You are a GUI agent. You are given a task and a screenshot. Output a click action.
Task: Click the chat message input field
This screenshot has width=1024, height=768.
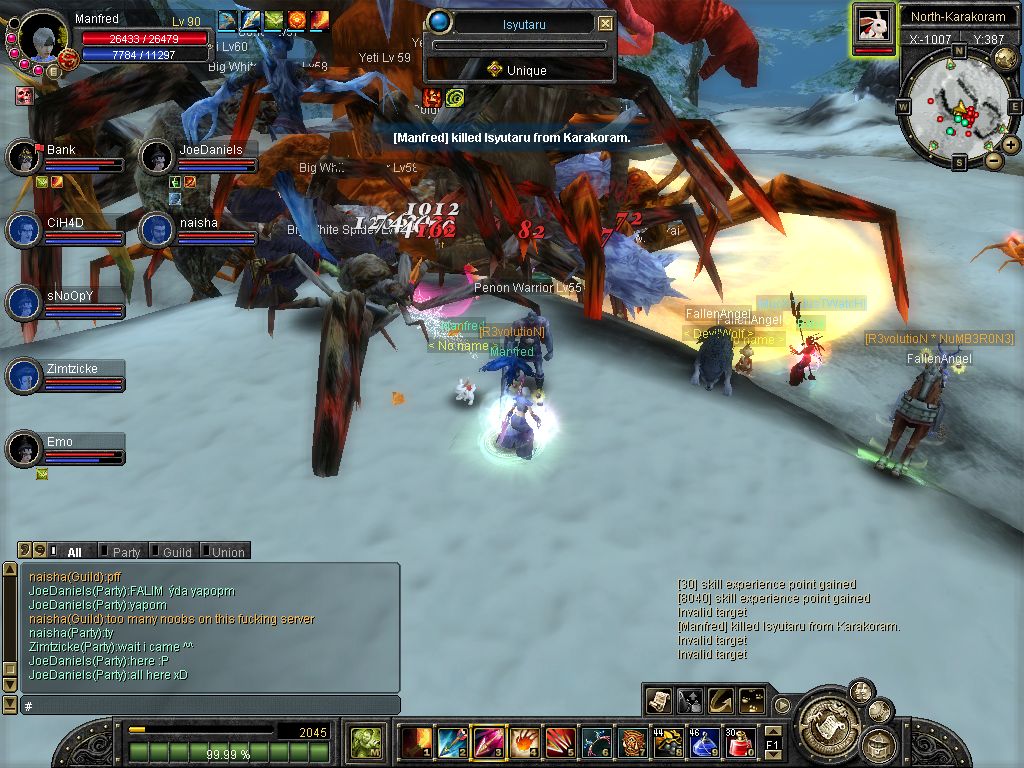click(x=210, y=706)
